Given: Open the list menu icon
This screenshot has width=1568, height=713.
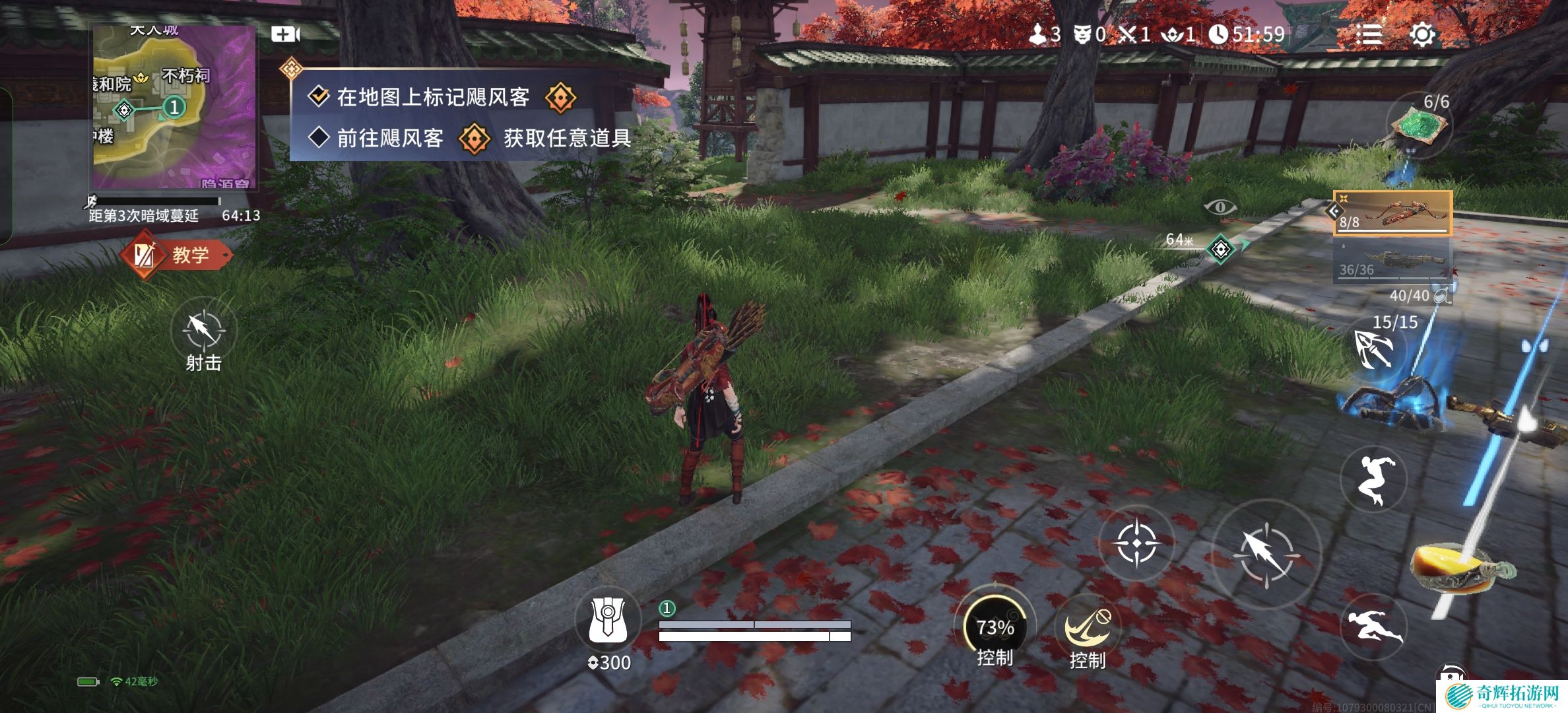Looking at the screenshot, I should pyautogui.click(x=1369, y=34).
